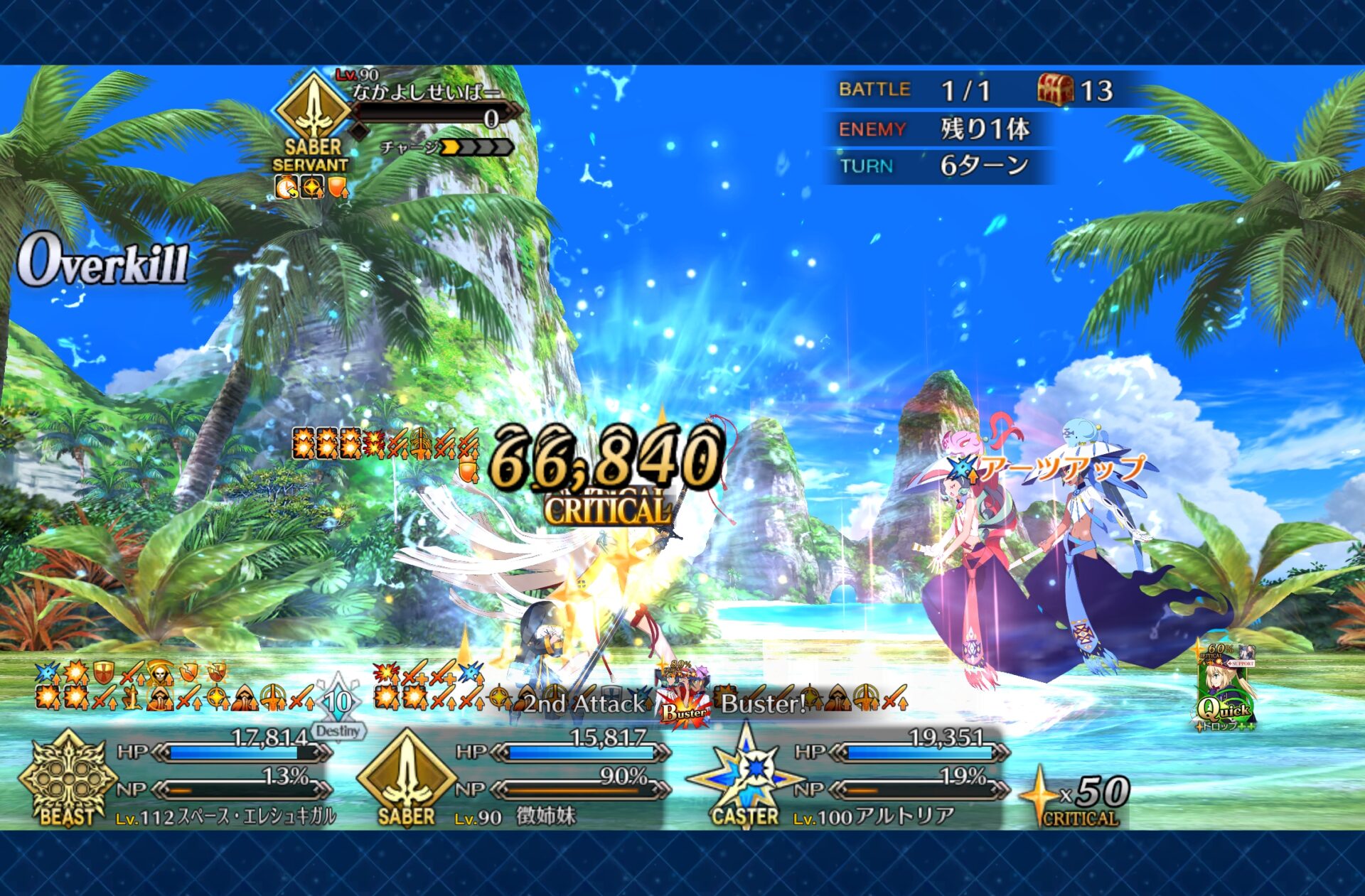Select the Buster command card thumbnail
Image resolution: width=1365 pixels, height=896 pixels.
click(x=683, y=696)
